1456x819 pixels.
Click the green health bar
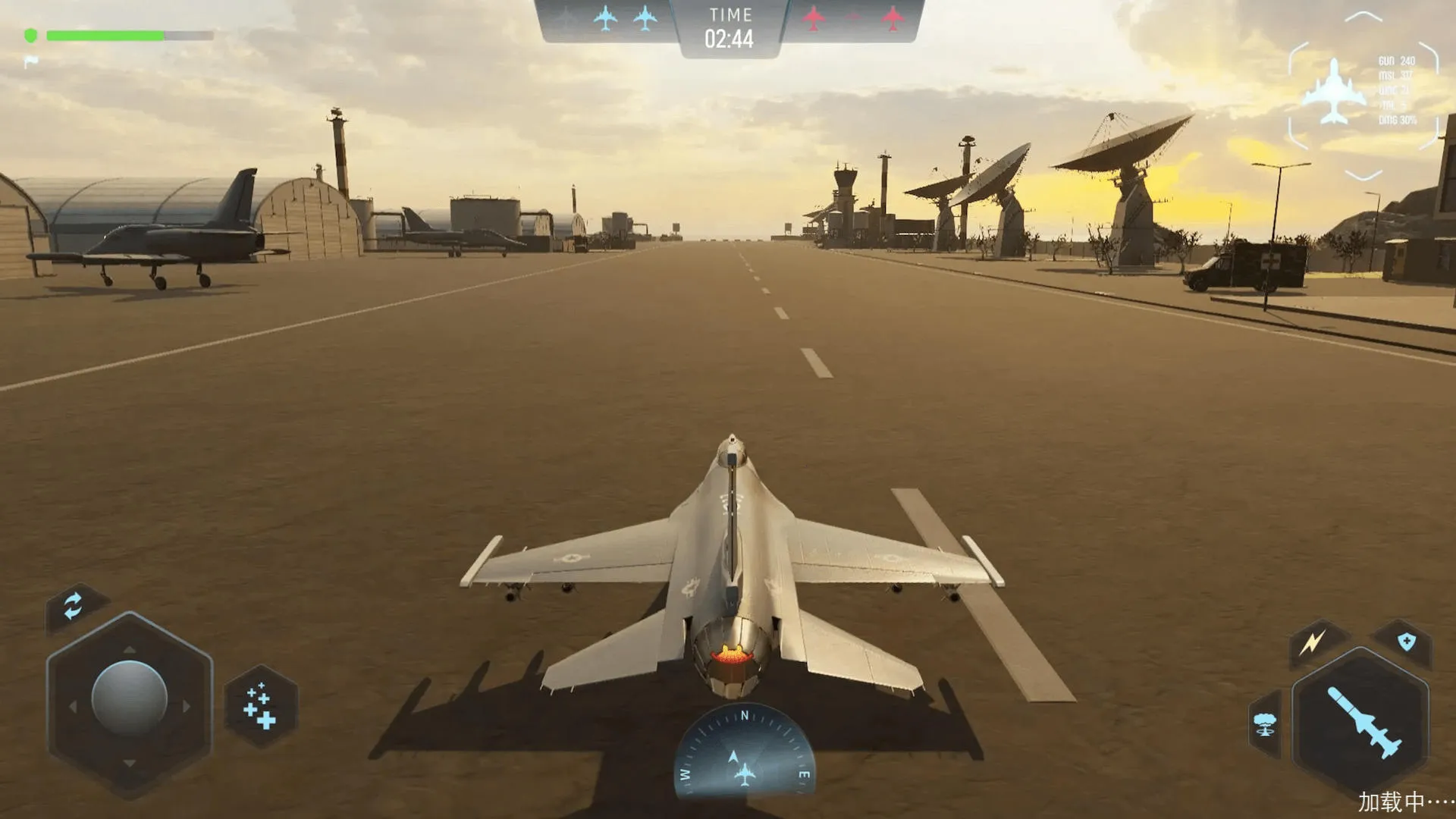pos(106,33)
